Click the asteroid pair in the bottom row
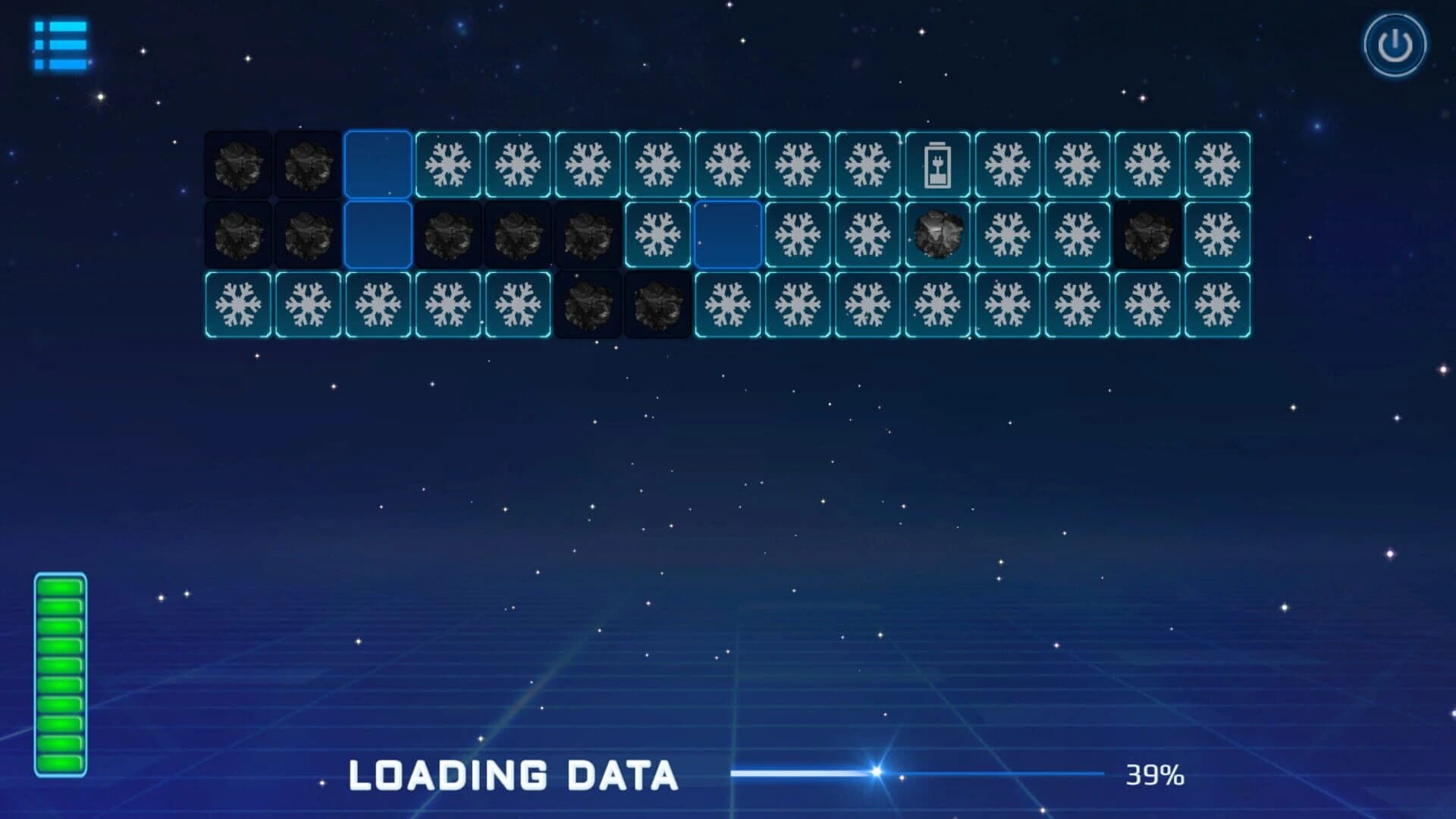Screen dimensions: 1456x819 tap(622, 303)
